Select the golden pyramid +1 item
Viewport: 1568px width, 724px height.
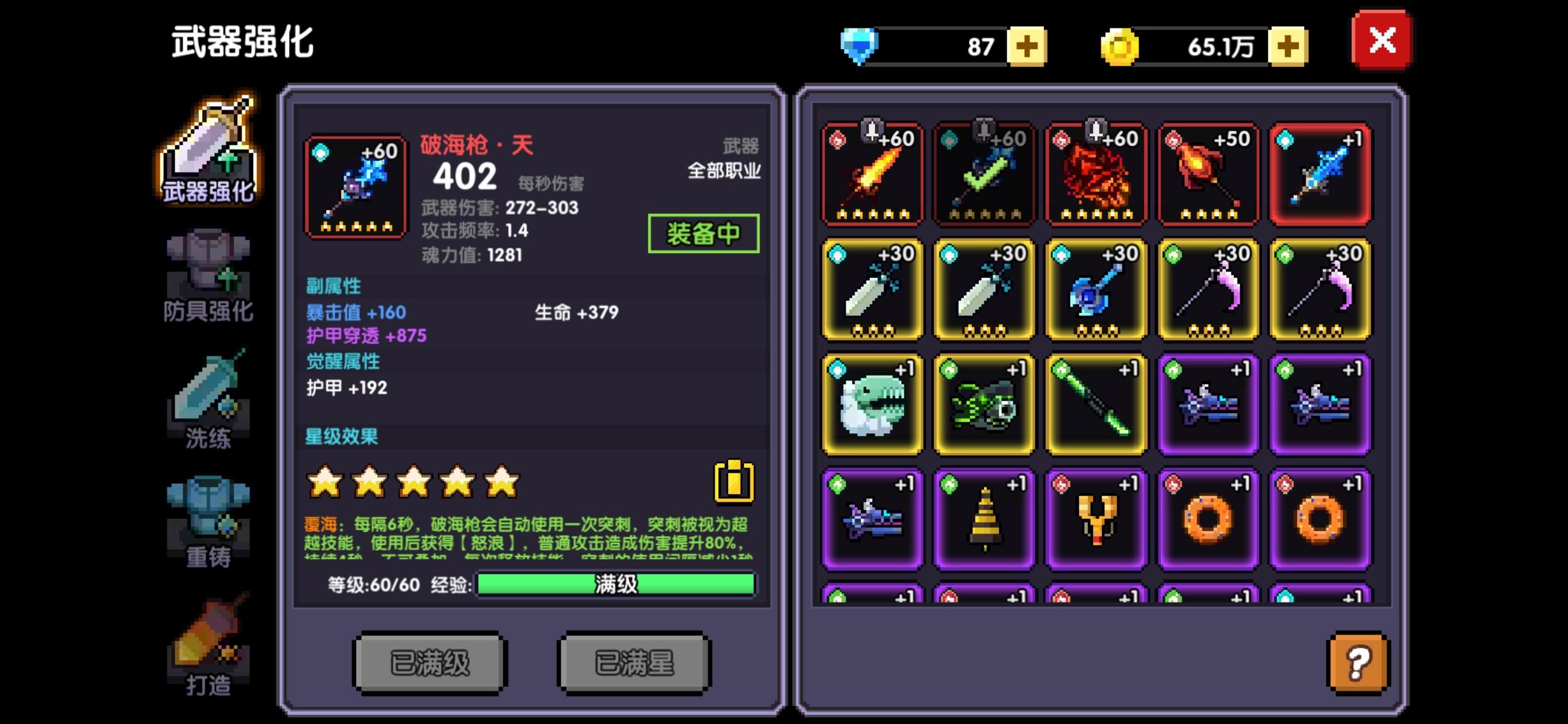point(983,518)
